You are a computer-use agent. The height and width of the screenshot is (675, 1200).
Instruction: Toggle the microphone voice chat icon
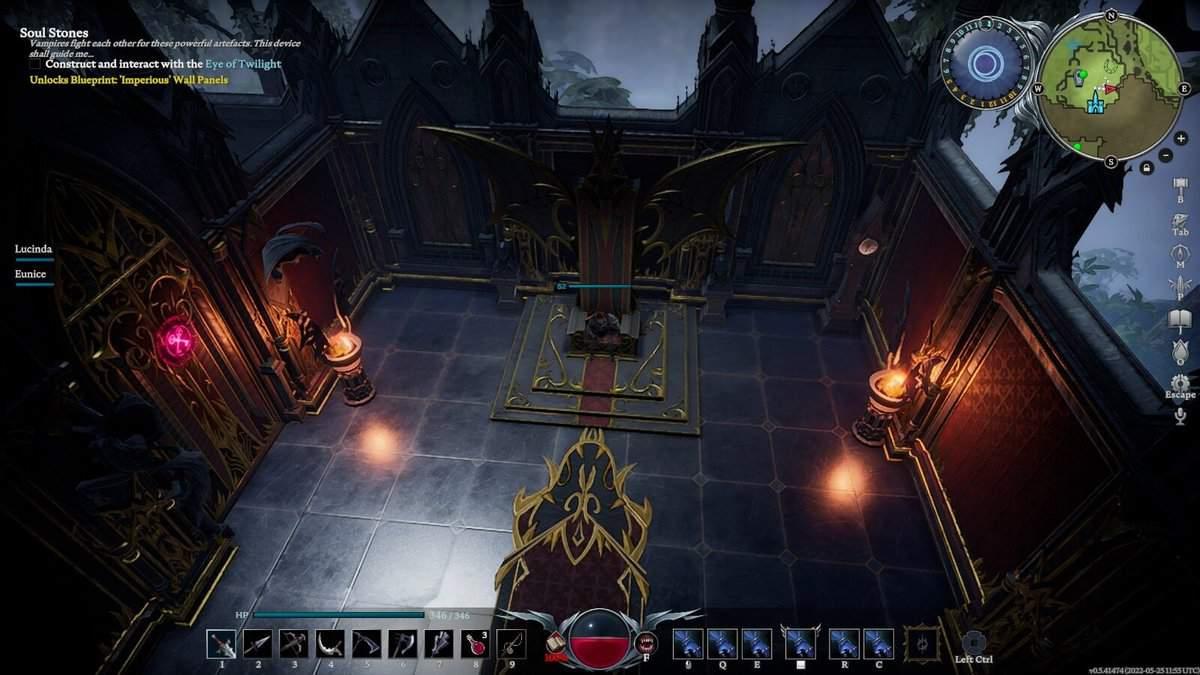tap(1180, 415)
